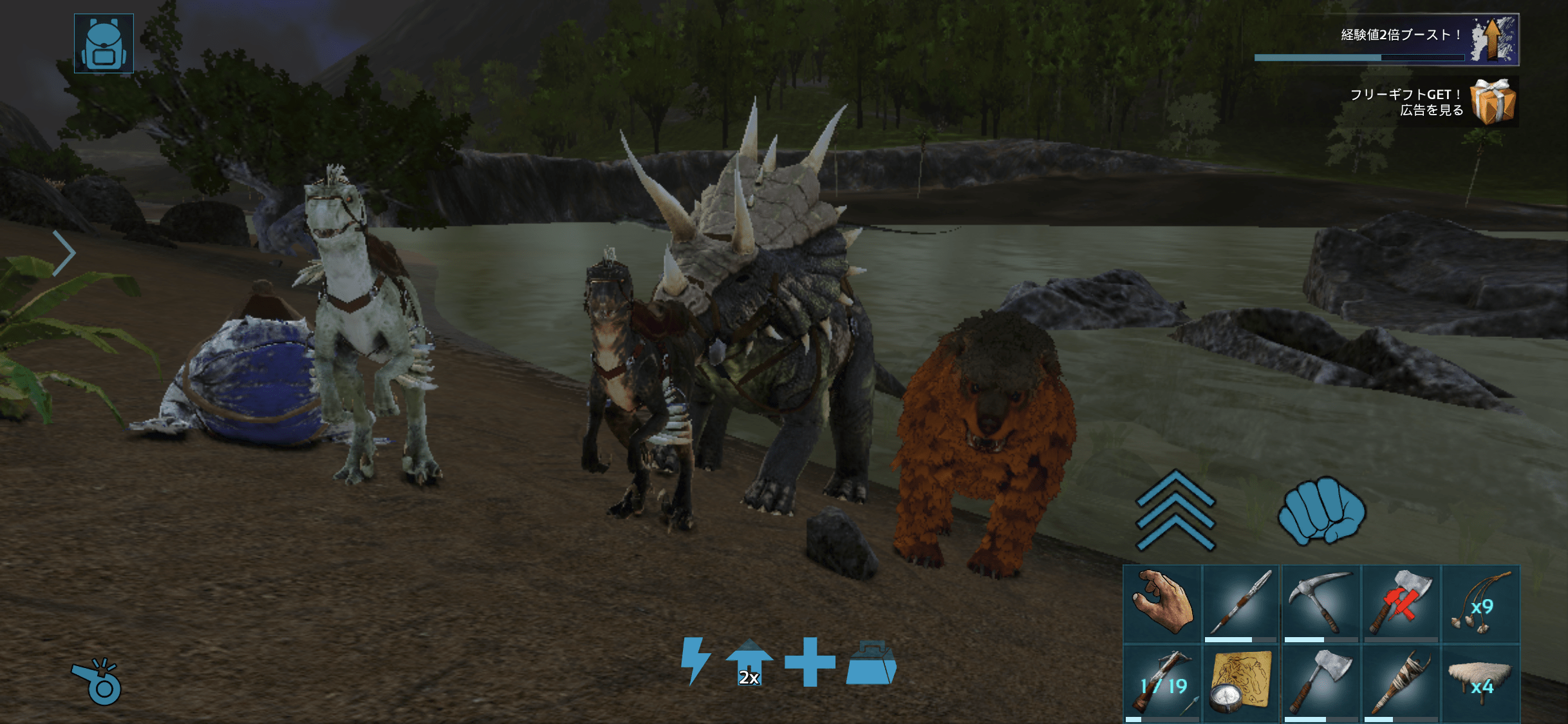The height and width of the screenshot is (724, 1568).
Task: Tap the lightning bolt status icon
Action: pos(695,661)
